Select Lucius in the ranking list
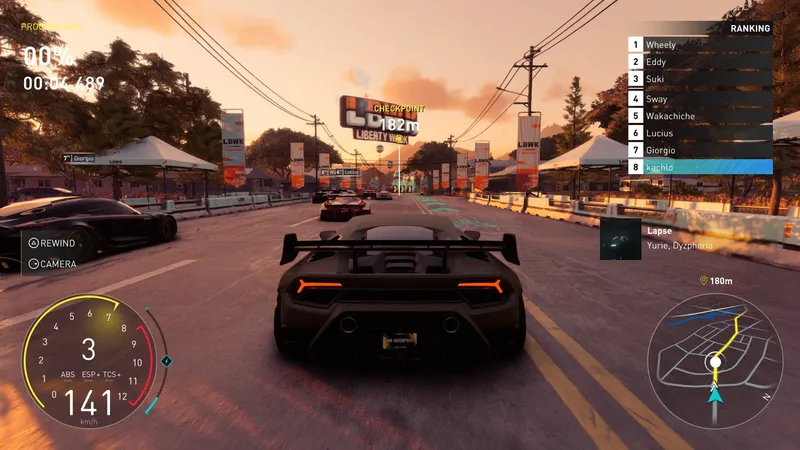 (x=699, y=133)
